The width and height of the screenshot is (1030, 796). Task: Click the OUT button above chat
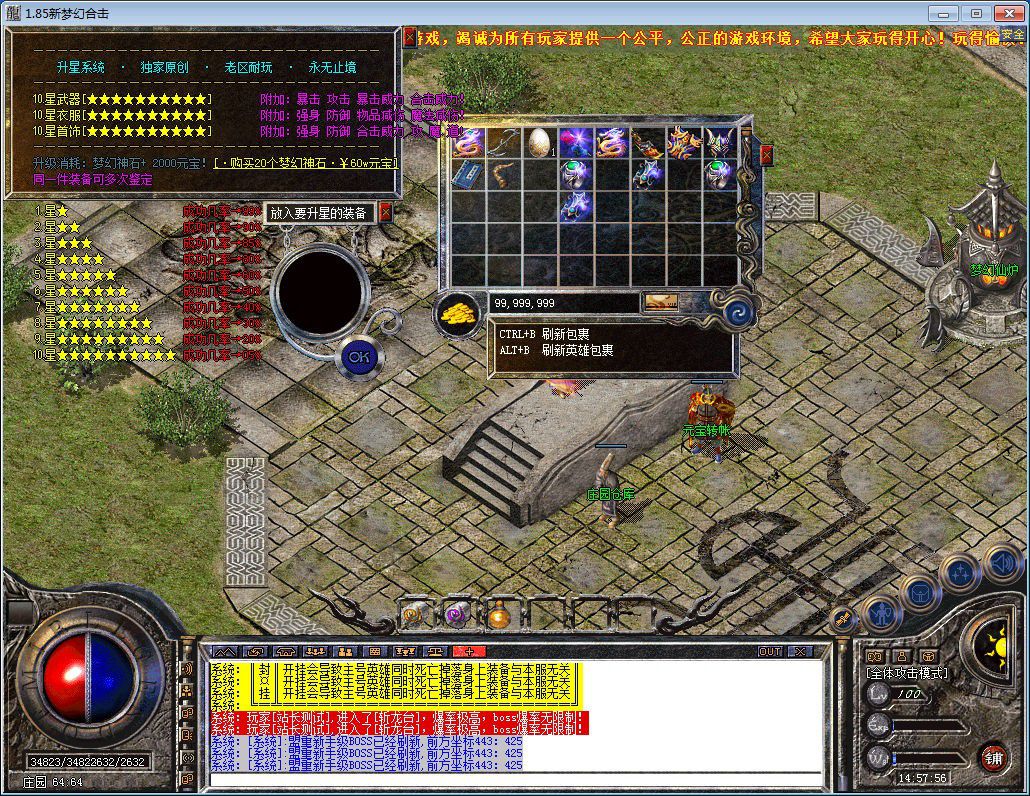769,651
